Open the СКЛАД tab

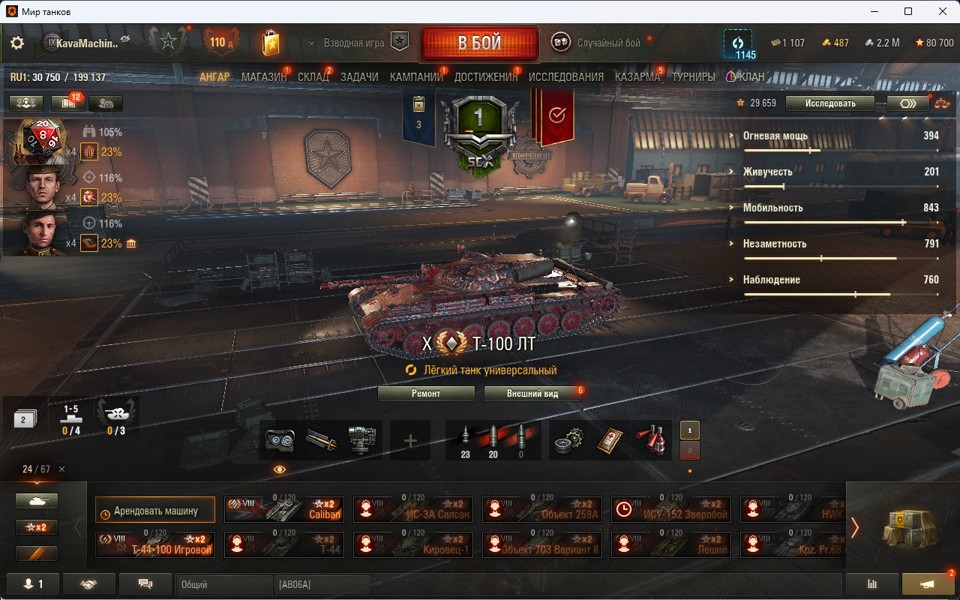coord(313,77)
